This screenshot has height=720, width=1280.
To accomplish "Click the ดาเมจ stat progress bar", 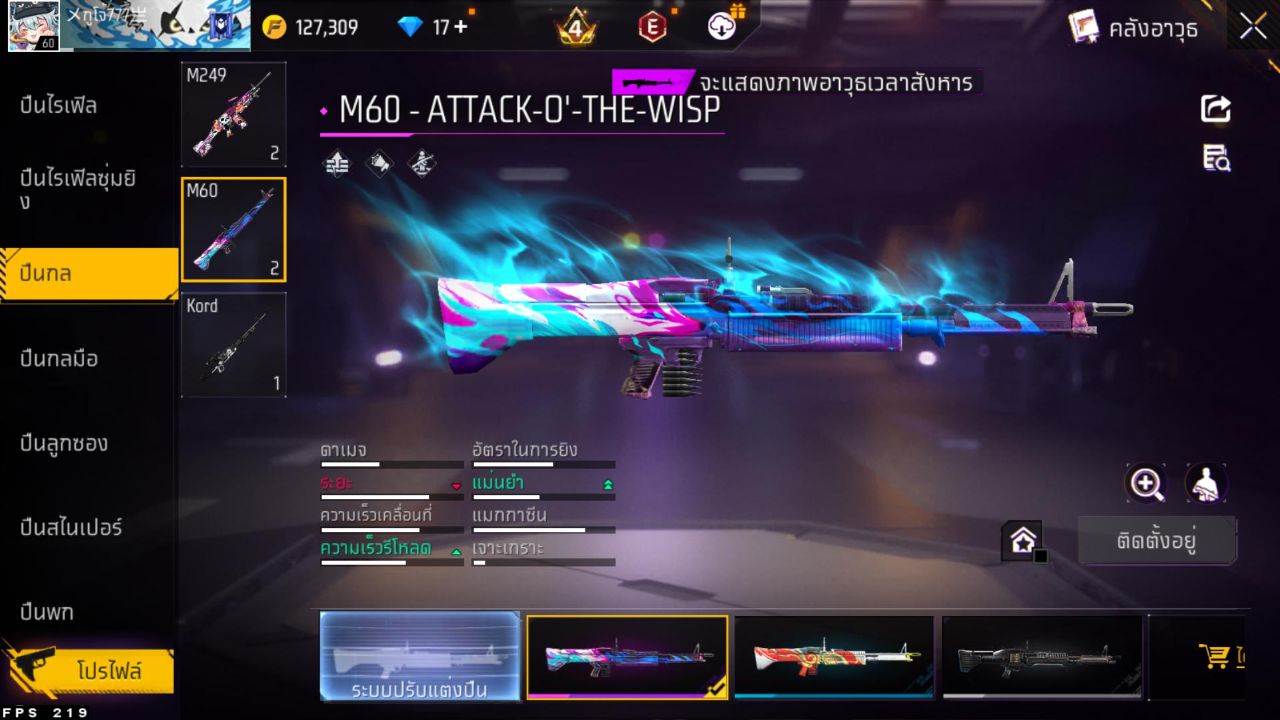I will click(391, 462).
